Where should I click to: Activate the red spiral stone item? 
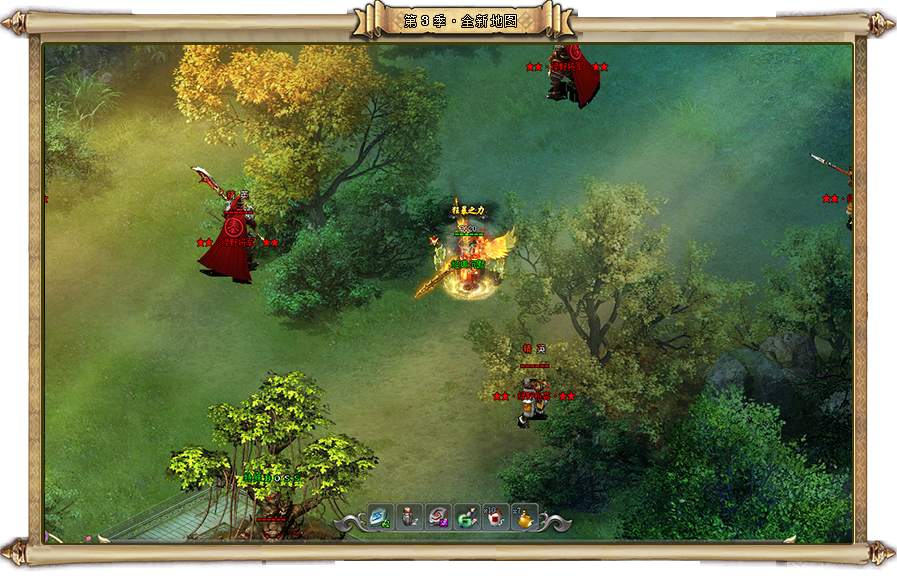(x=438, y=517)
